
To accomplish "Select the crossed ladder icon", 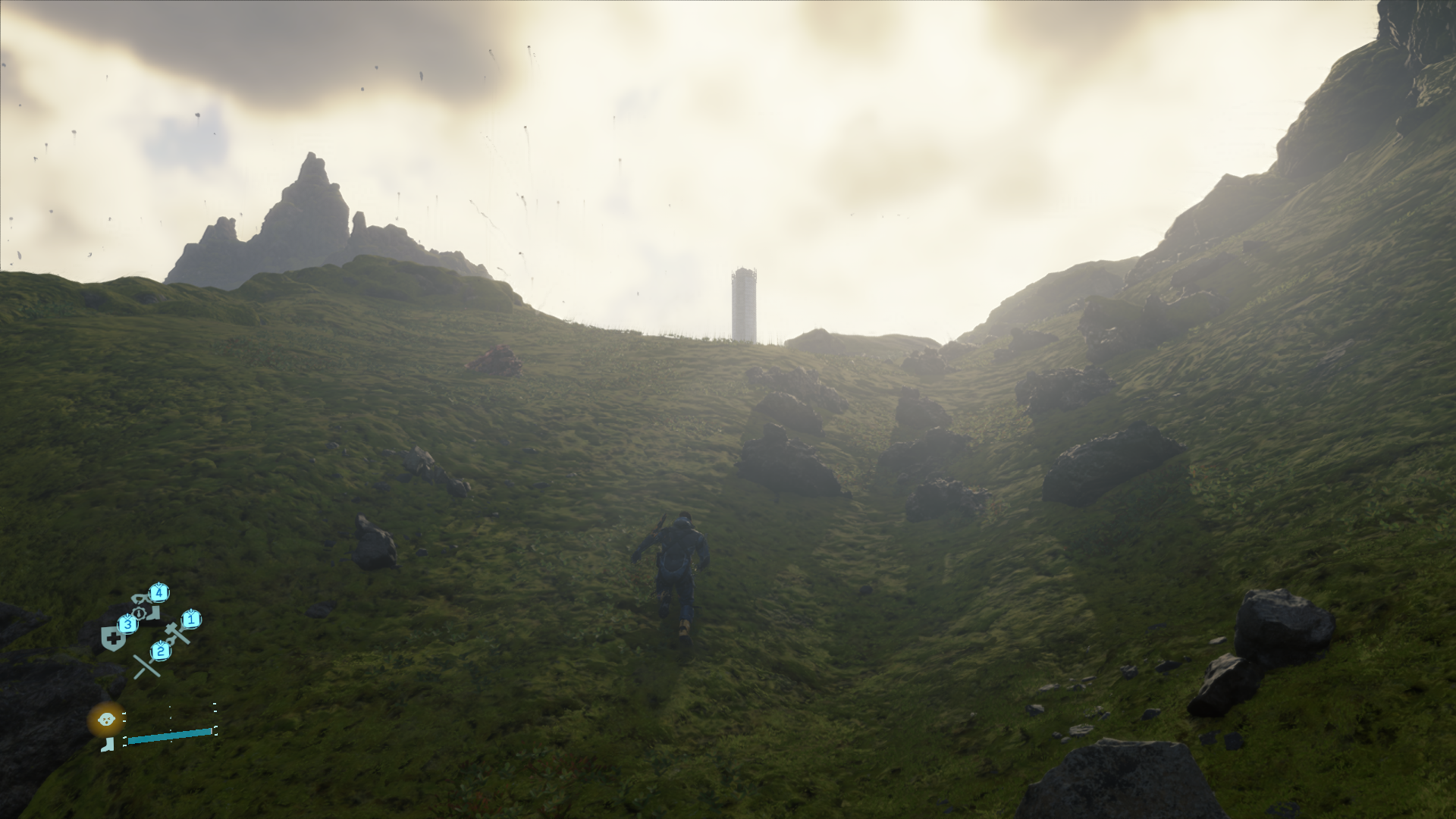I will pyautogui.click(x=146, y=666).
